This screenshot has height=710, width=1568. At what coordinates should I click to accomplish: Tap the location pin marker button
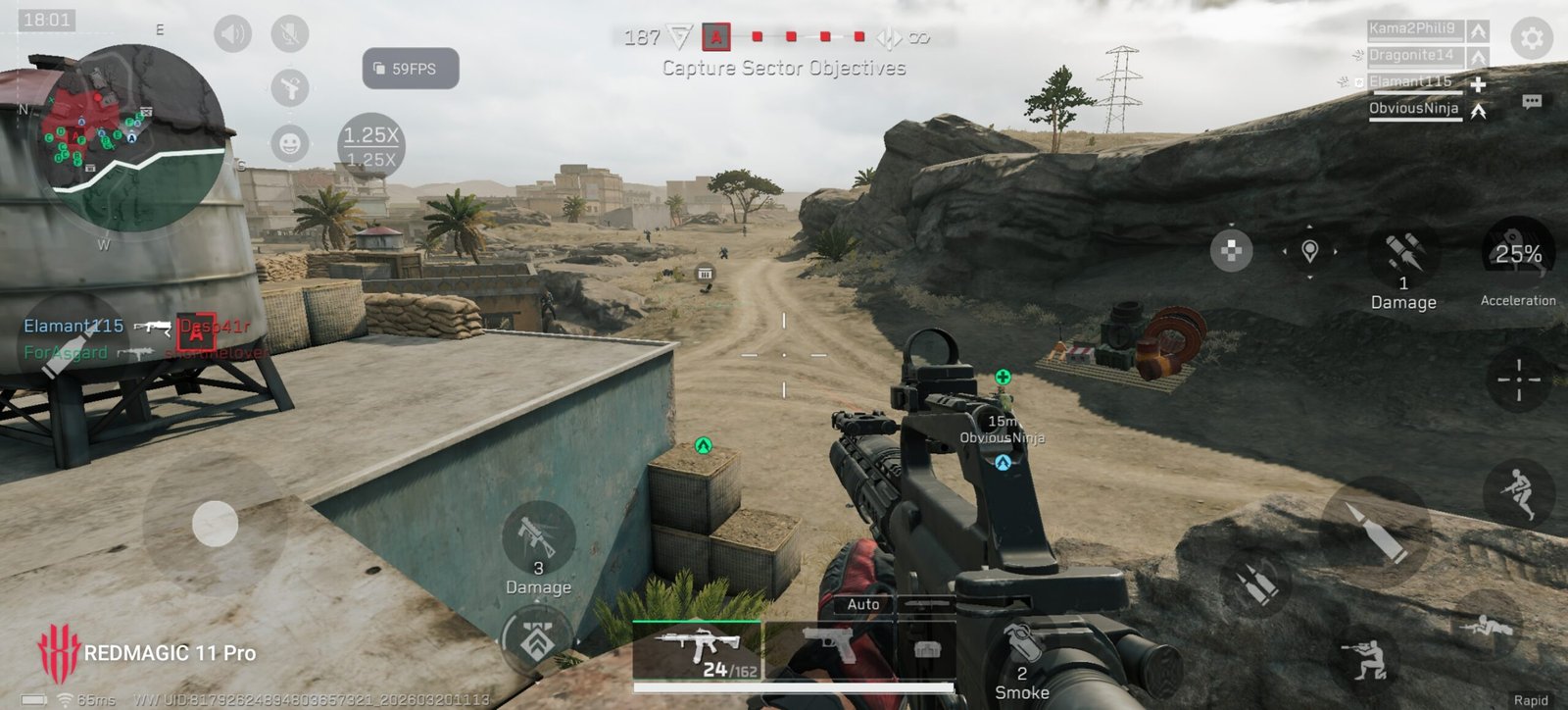tap(1309, 251)
